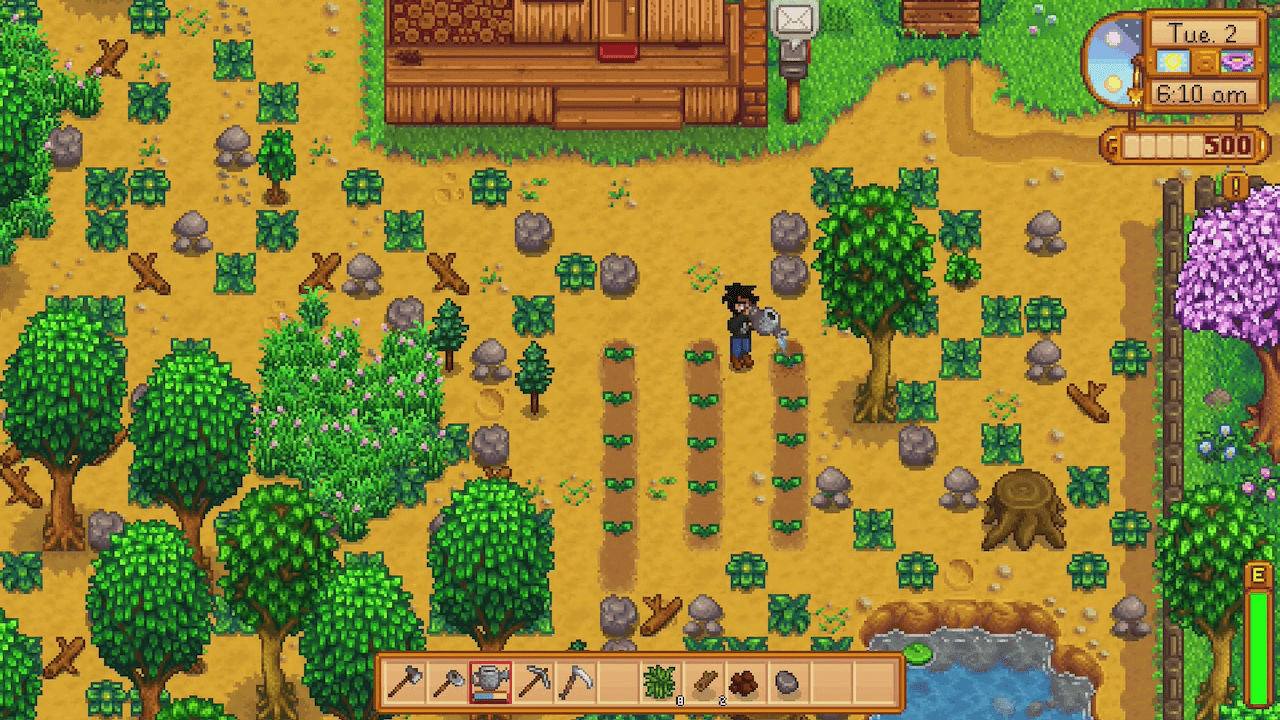
Task: Open the journal exclamation mark icon
Action: (x=1236, y=186)
